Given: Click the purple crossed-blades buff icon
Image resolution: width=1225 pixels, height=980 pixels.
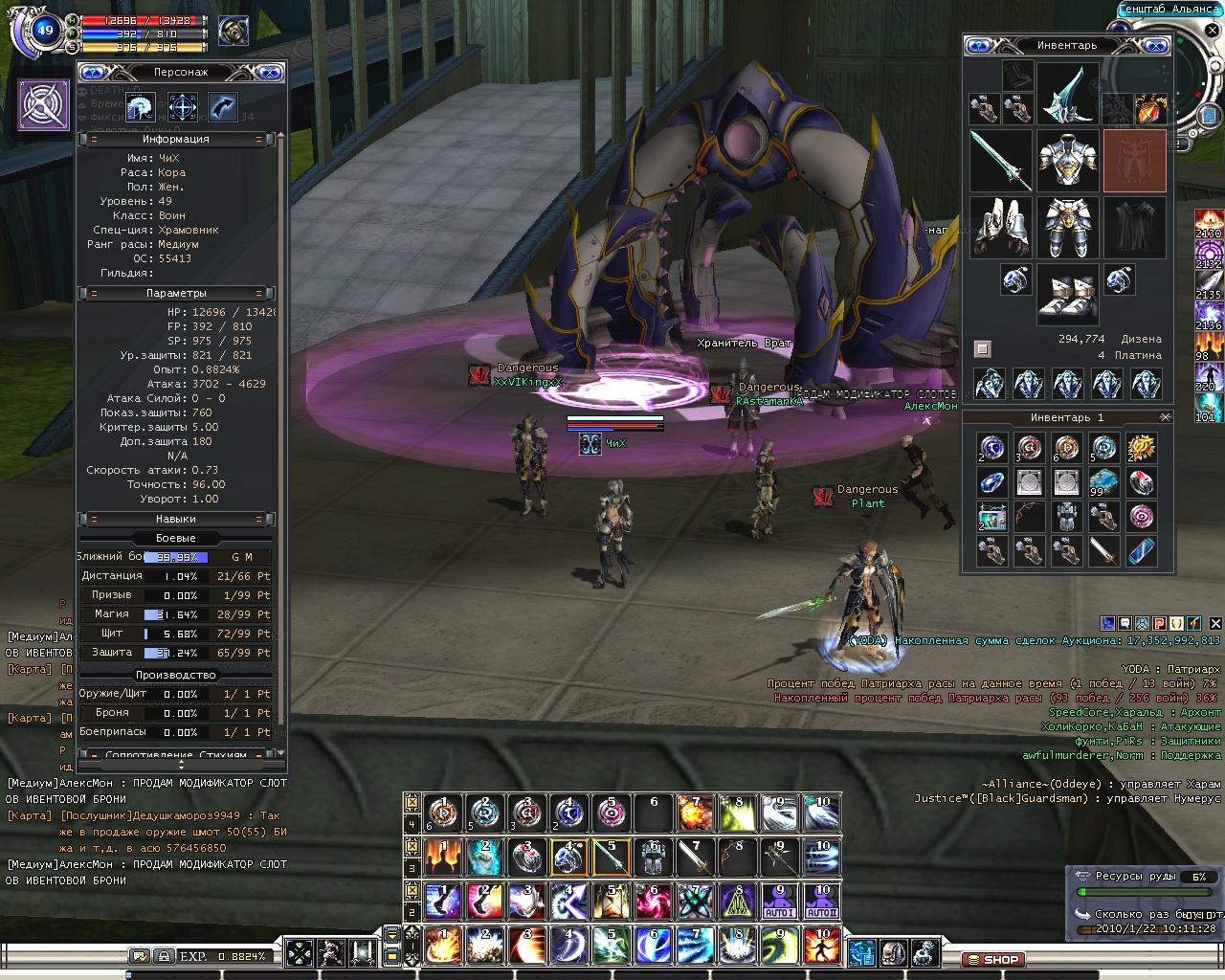Looking at the screenshot, I should 44,104.
